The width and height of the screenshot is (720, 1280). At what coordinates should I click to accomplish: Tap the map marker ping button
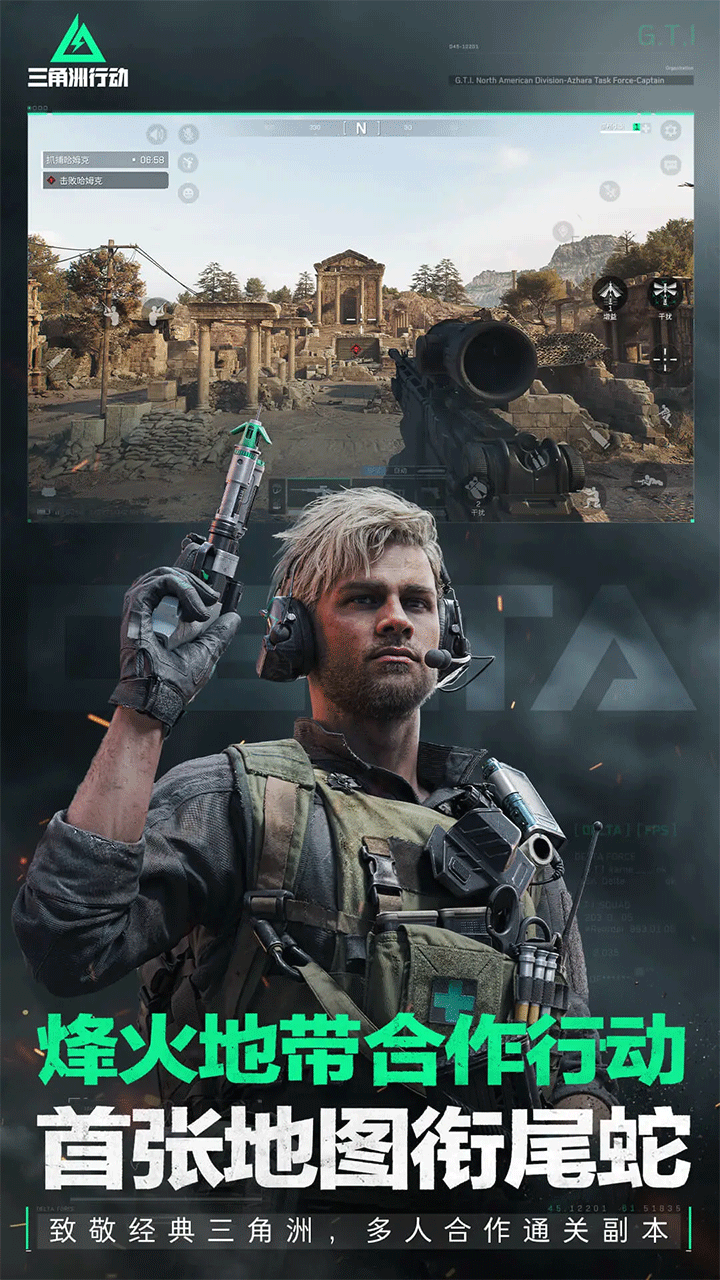click(562, 231)
